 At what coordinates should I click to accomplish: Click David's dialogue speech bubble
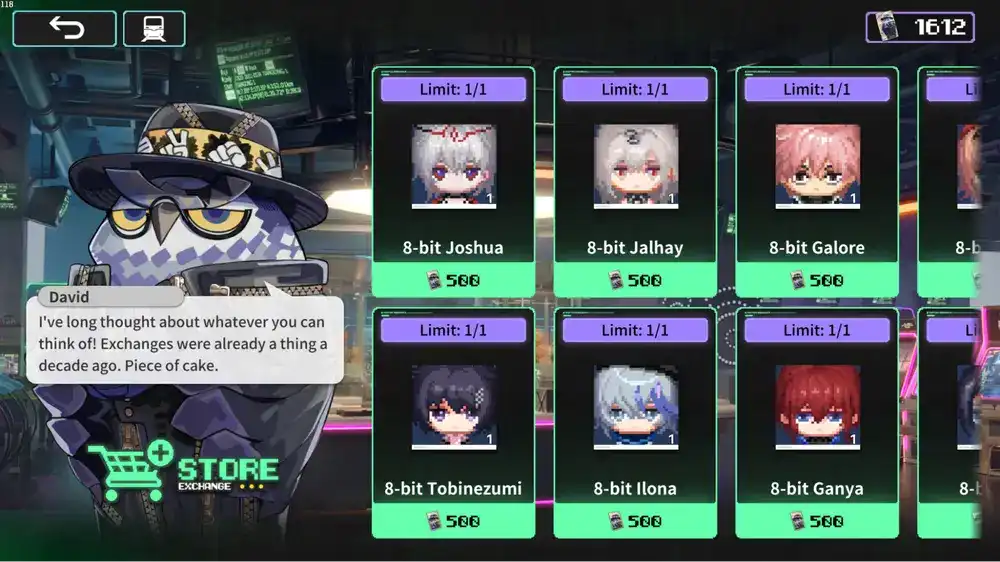coord(184,340)
